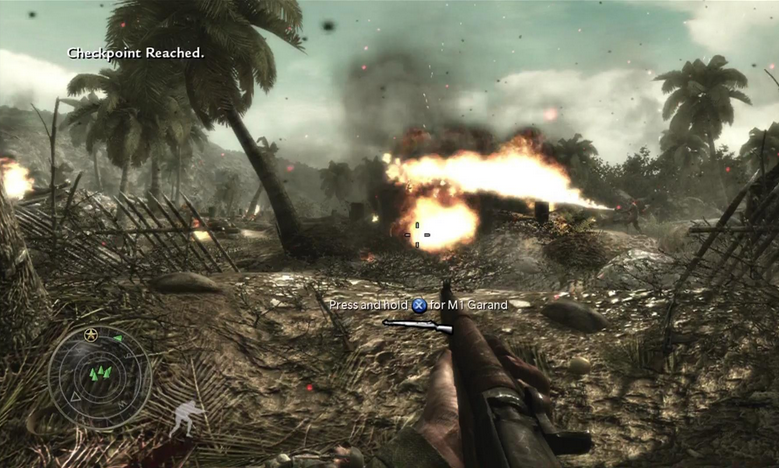Click the circular compass radar
This screenshot has height=468, width=779.
pos(100,377)
